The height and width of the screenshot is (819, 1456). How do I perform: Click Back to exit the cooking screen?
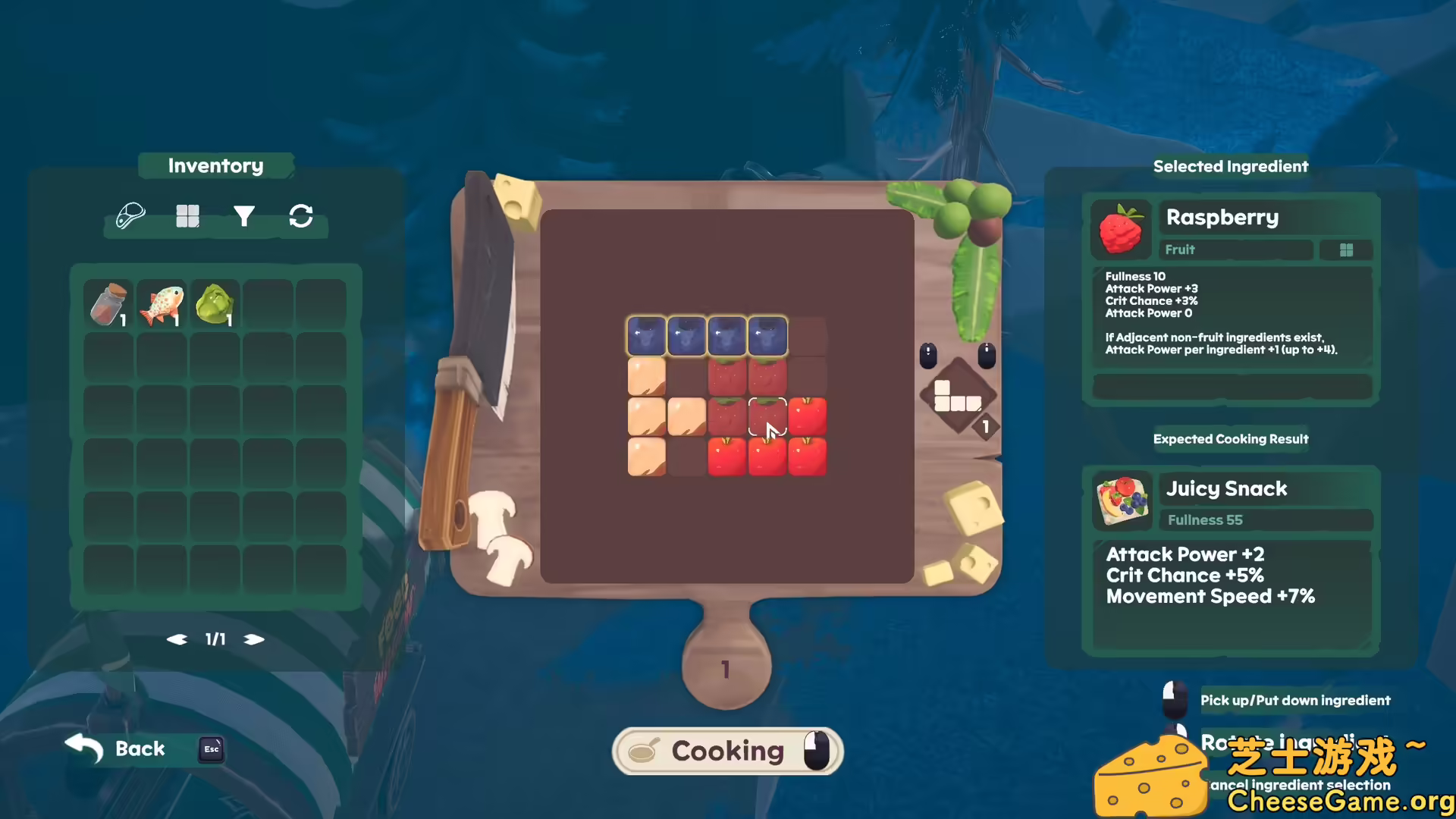pos(139,748)
